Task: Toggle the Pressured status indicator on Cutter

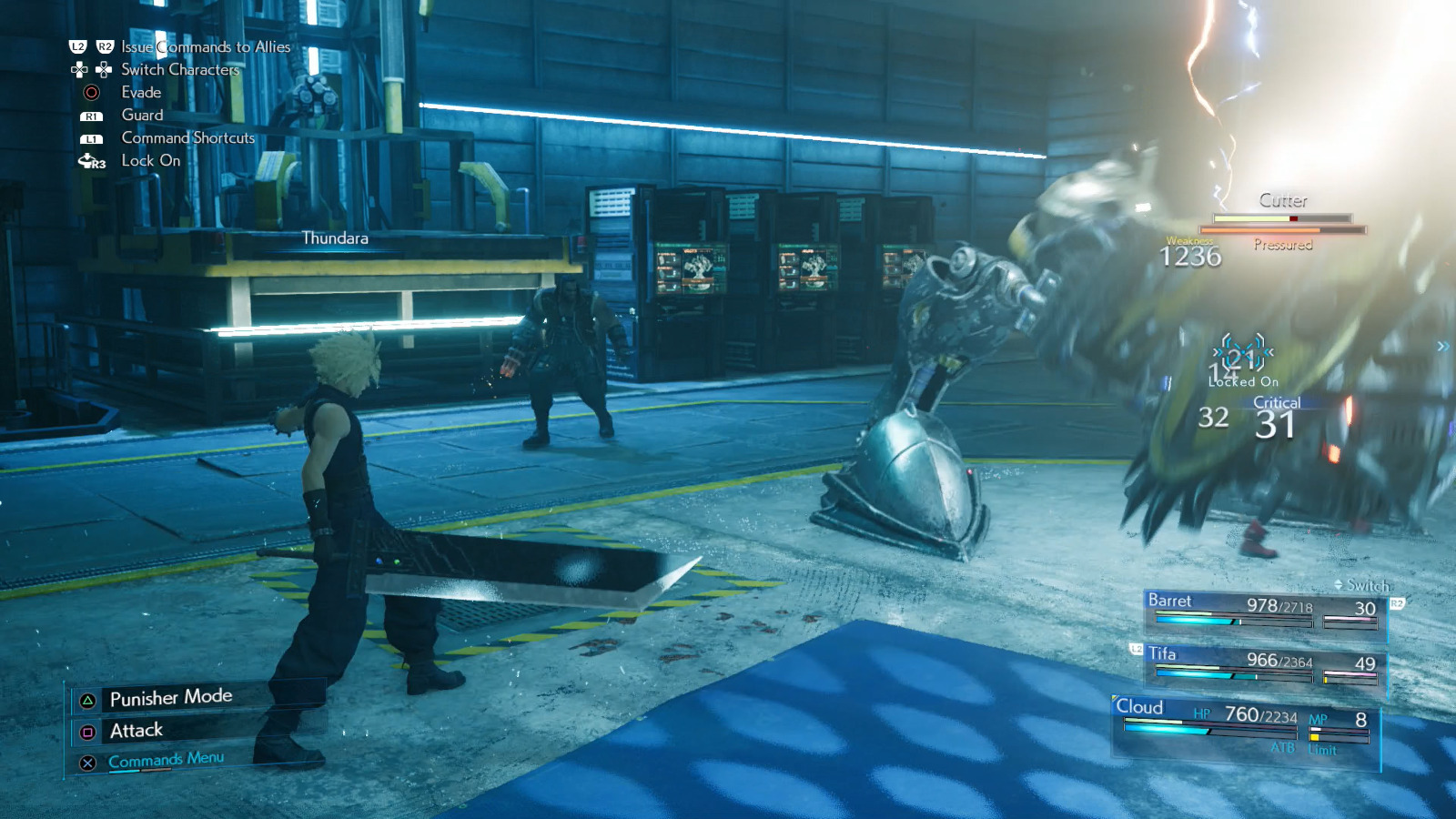Action: tap(1283, 243)
